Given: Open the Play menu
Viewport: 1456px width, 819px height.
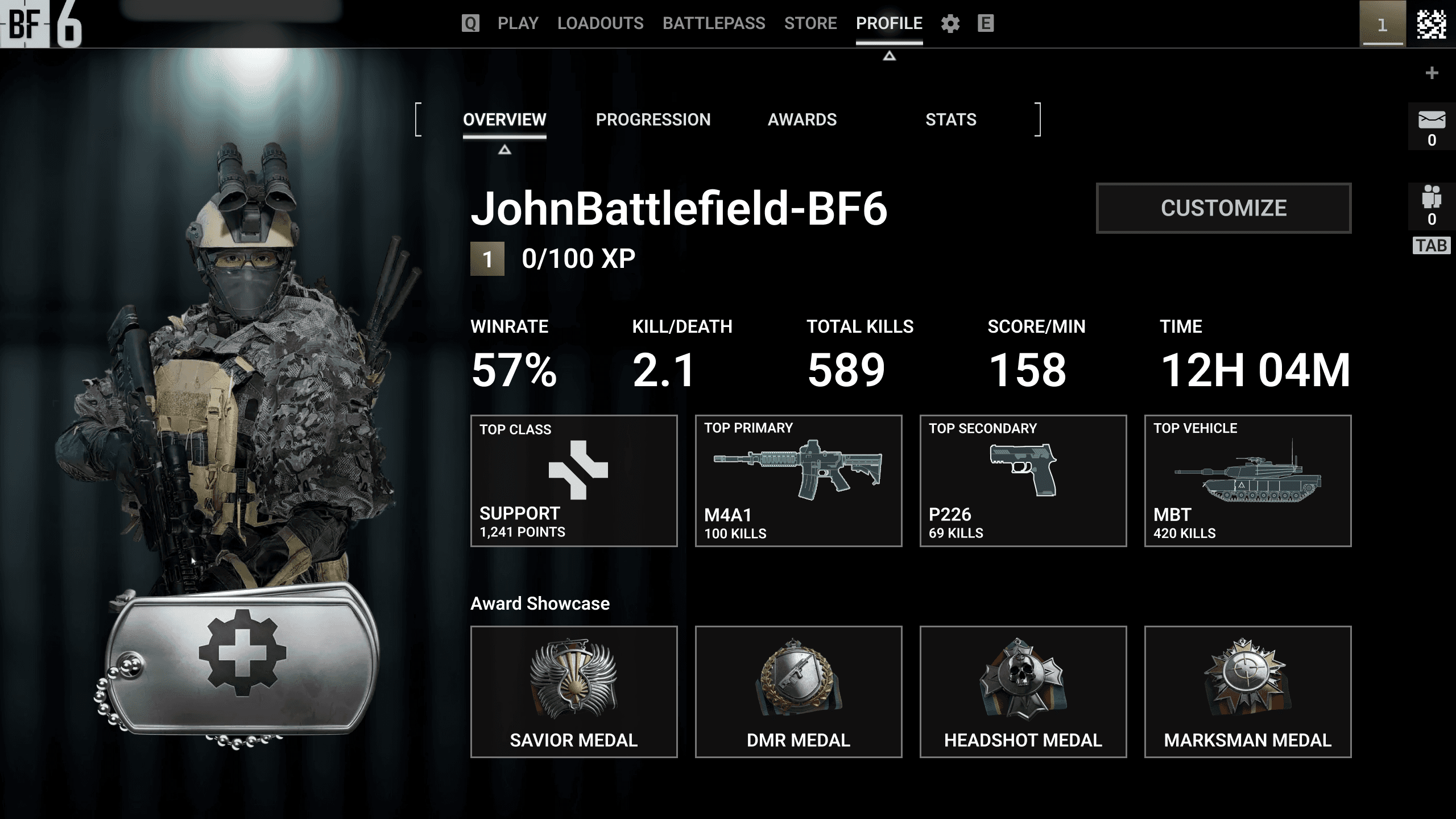Looking at the screenshot, I should pos(518,23).
